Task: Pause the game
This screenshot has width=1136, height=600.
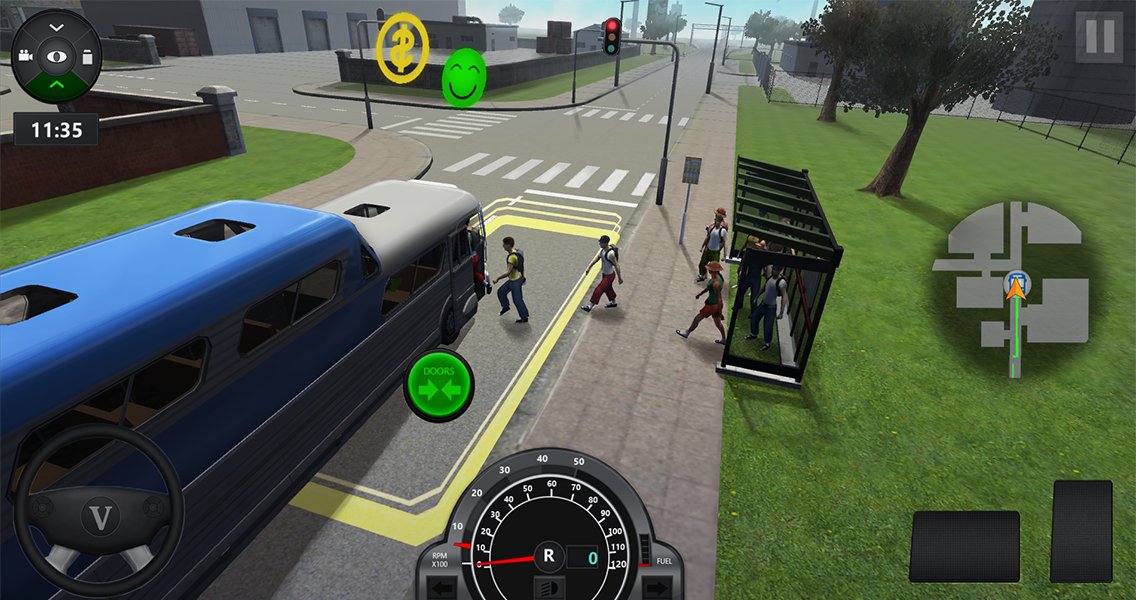Action: click(1099, 38)
